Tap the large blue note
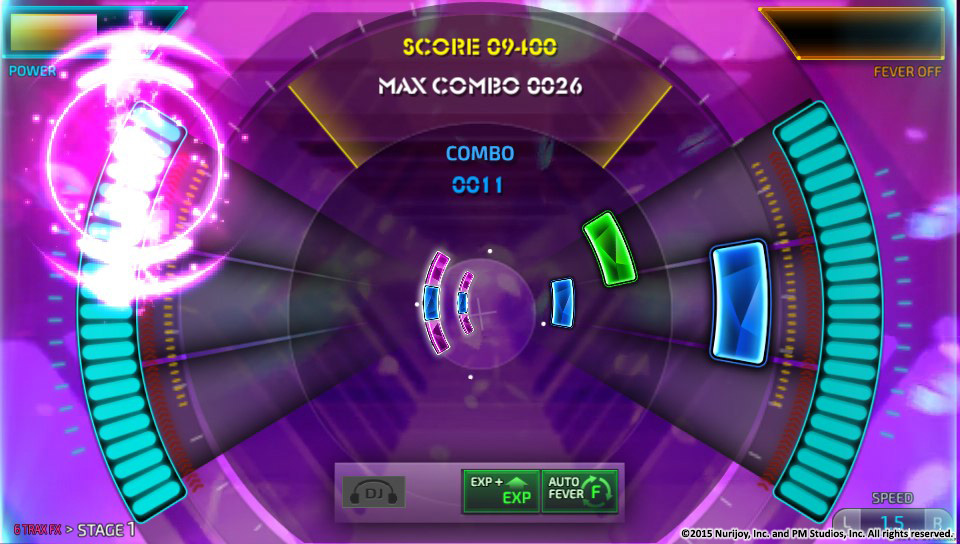 [x=740, y=302]
